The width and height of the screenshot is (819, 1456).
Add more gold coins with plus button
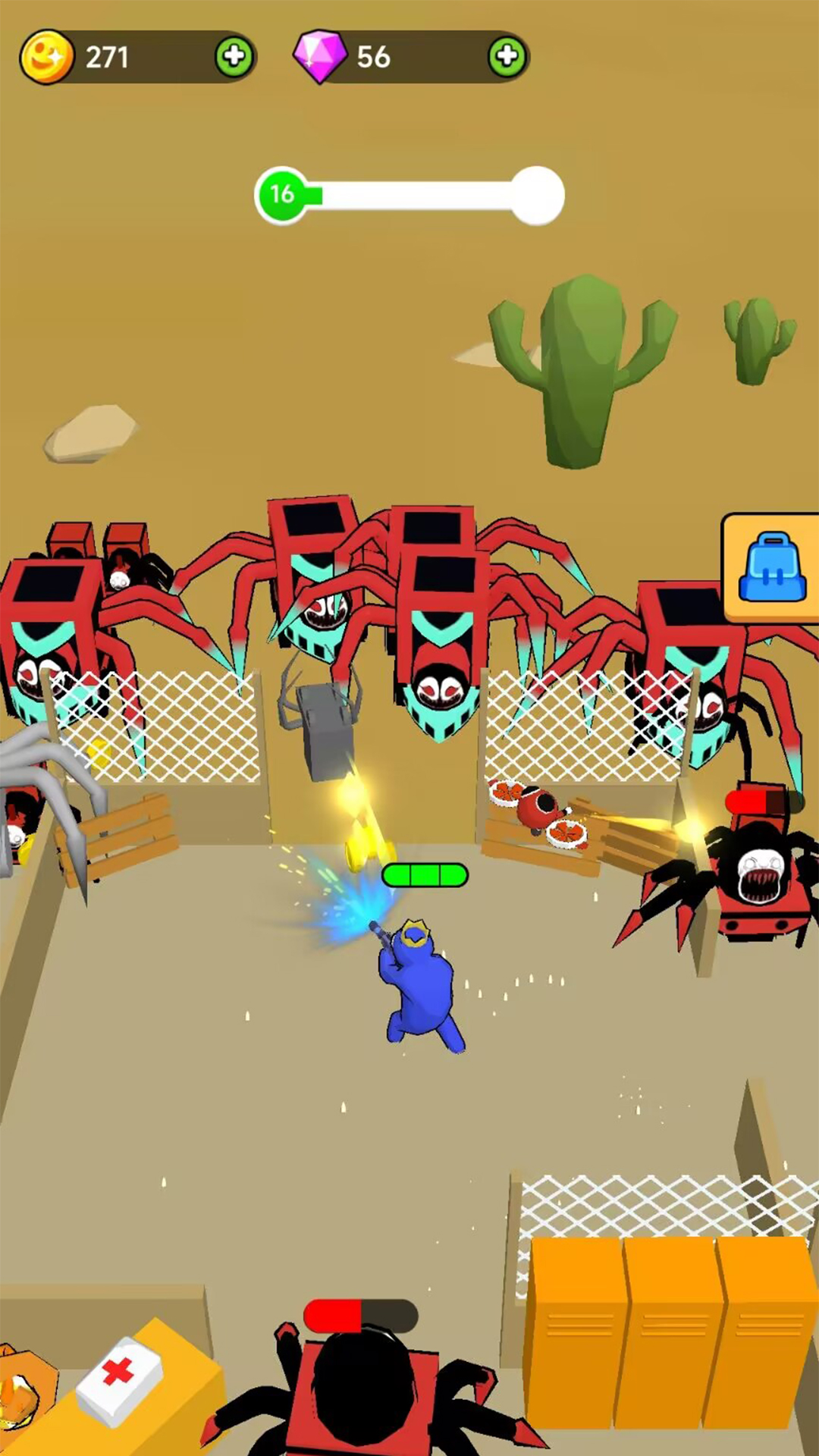234,57
